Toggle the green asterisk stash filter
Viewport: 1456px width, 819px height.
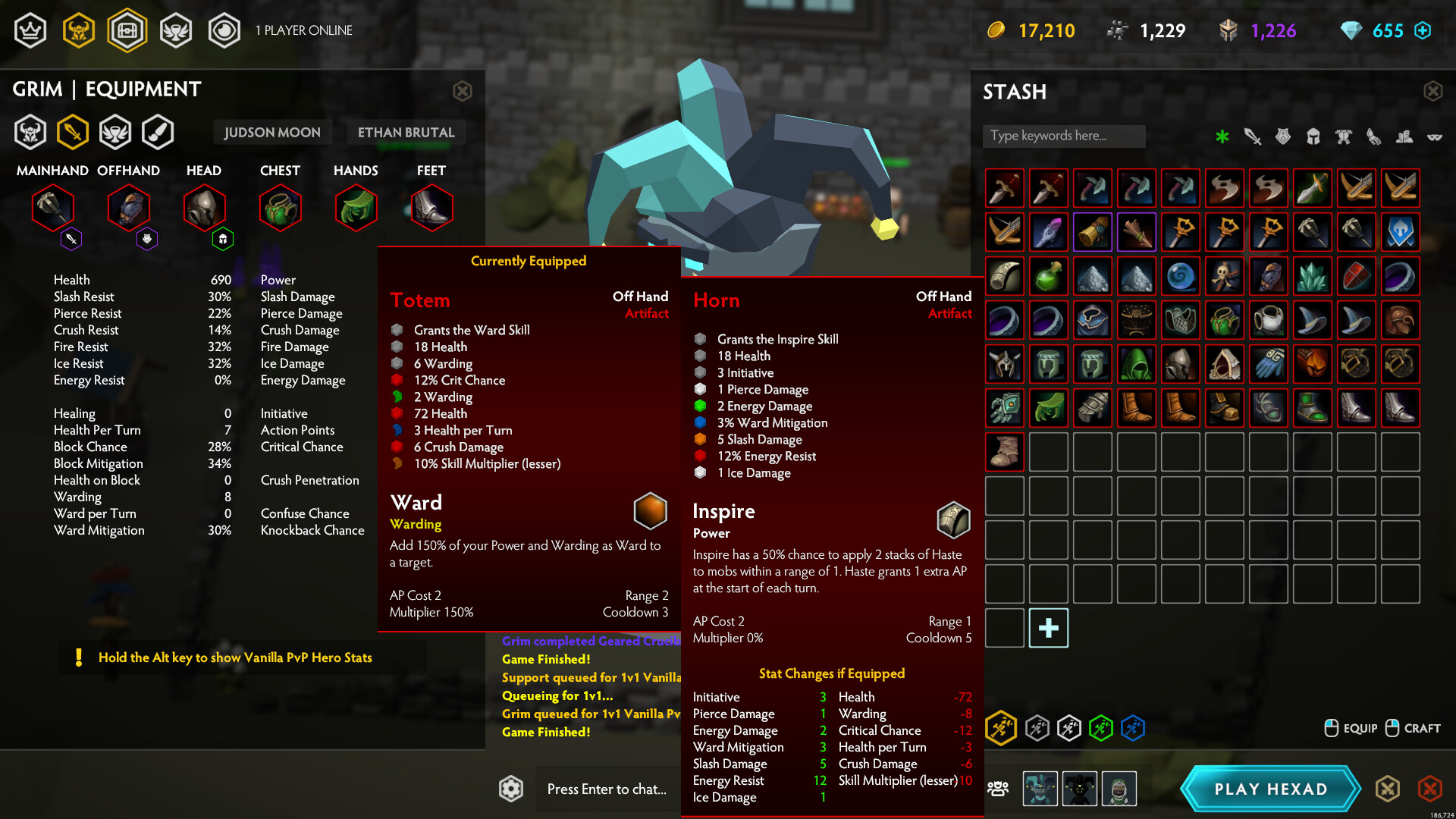point(1221,136)
